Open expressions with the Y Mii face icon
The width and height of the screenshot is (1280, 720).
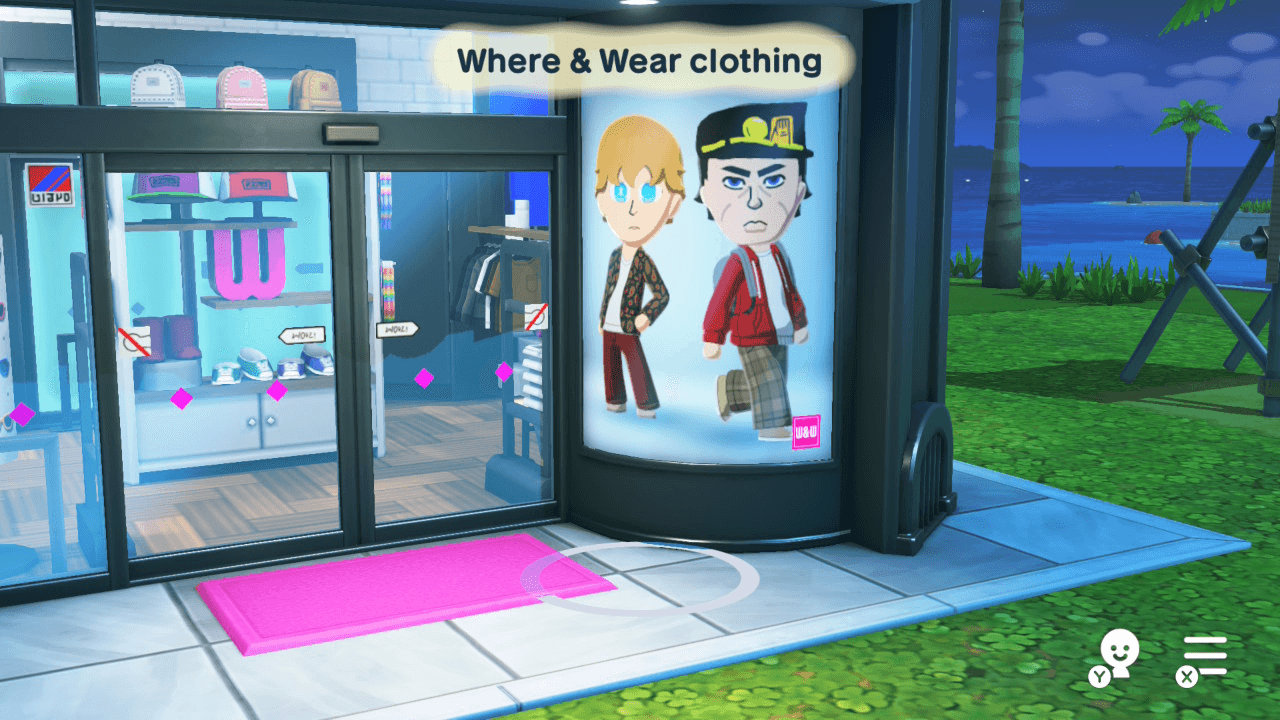pyautogui.click(x=1121, y=654)
